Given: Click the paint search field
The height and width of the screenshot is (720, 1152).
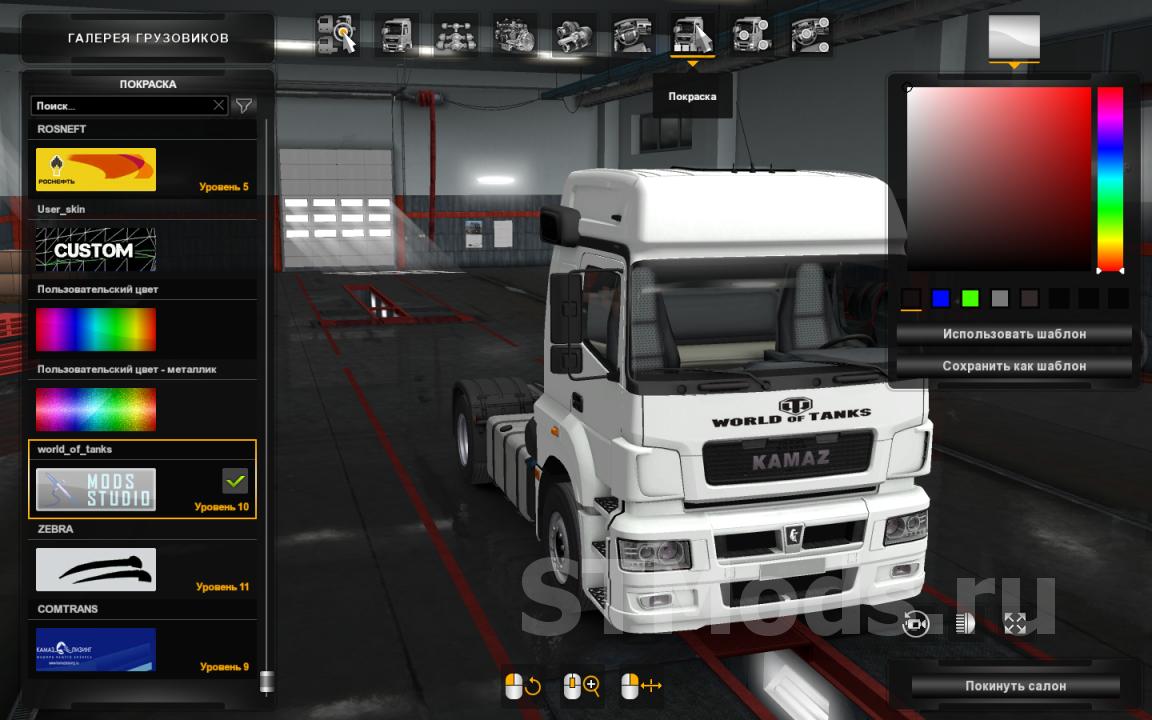Looking at the screenshot, I should tap(120, 105).
